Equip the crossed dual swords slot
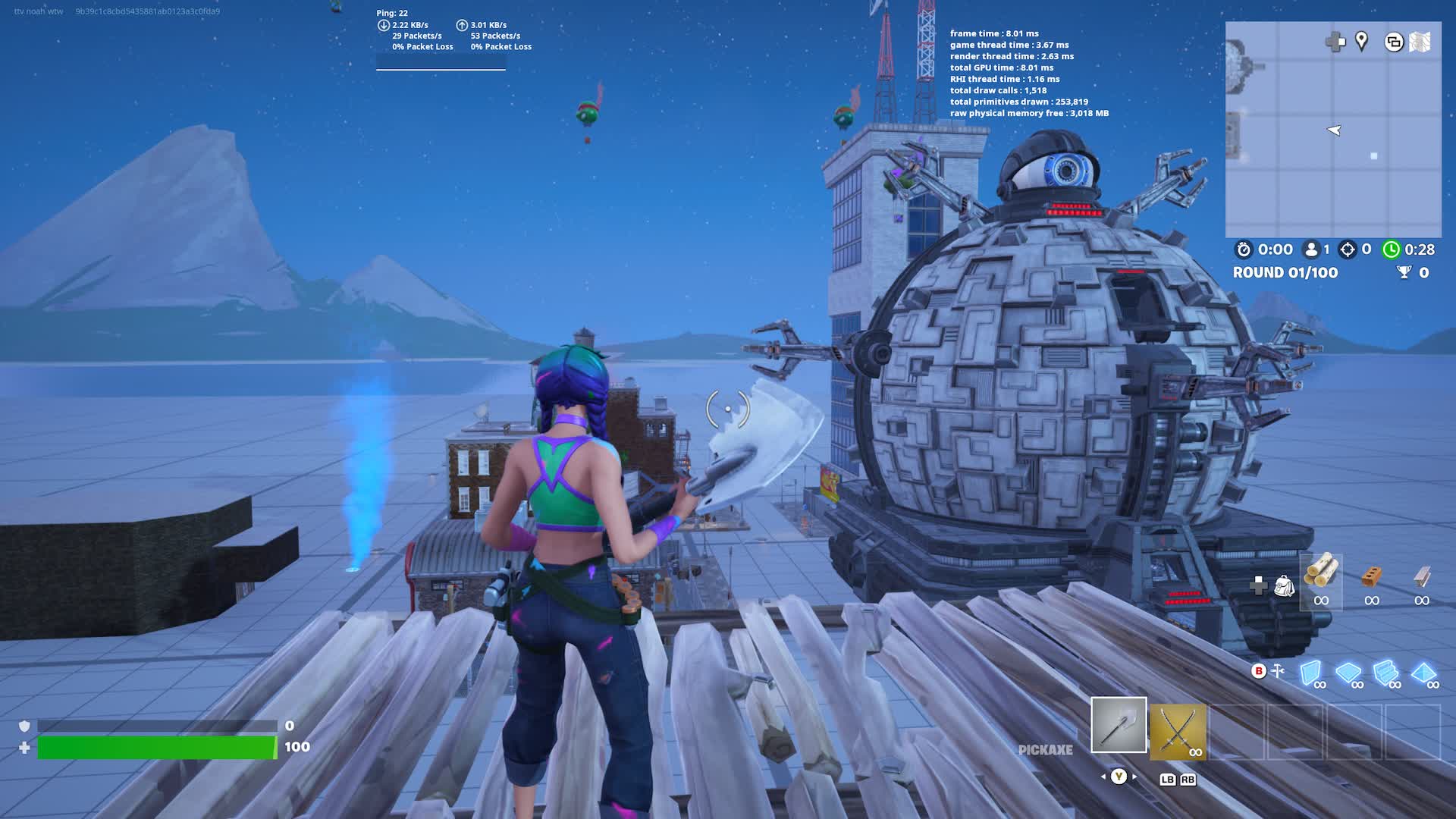Viewport: 1456px width, 819px height. 1177,731
